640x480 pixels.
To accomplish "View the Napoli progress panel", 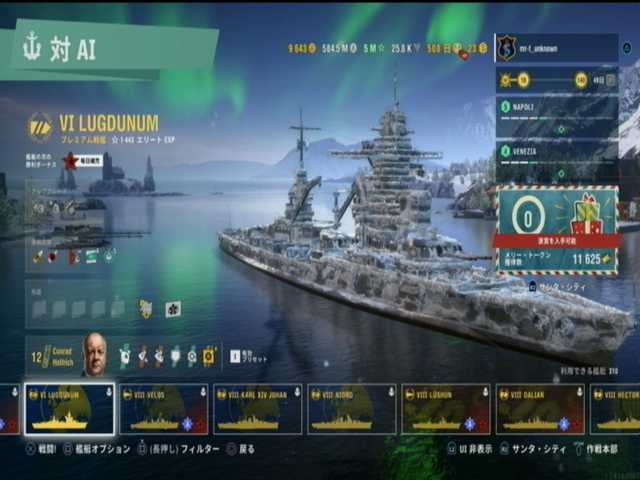I will point(556,114).
